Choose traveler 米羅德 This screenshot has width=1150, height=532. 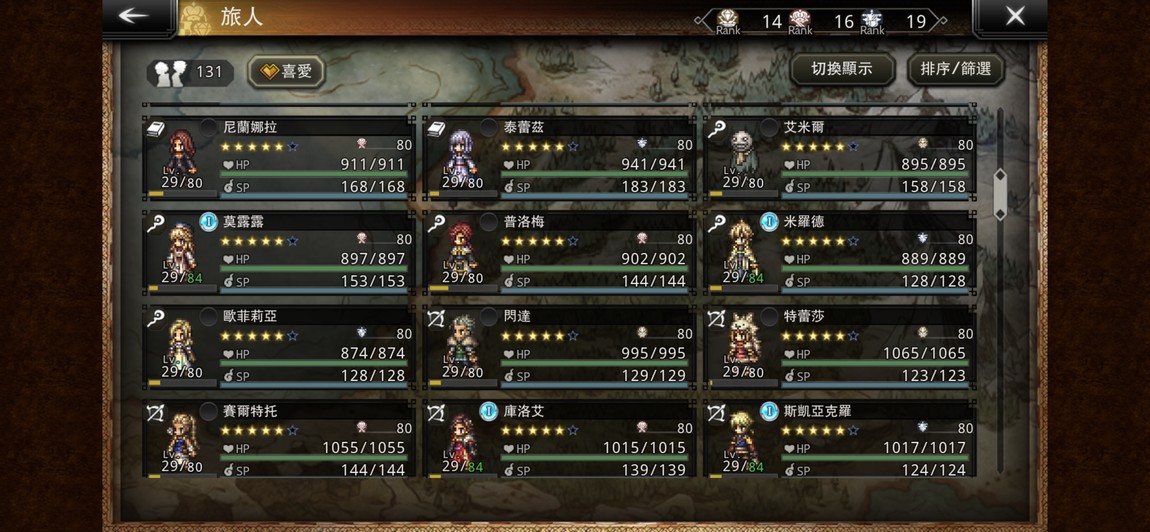pos(839,252)
